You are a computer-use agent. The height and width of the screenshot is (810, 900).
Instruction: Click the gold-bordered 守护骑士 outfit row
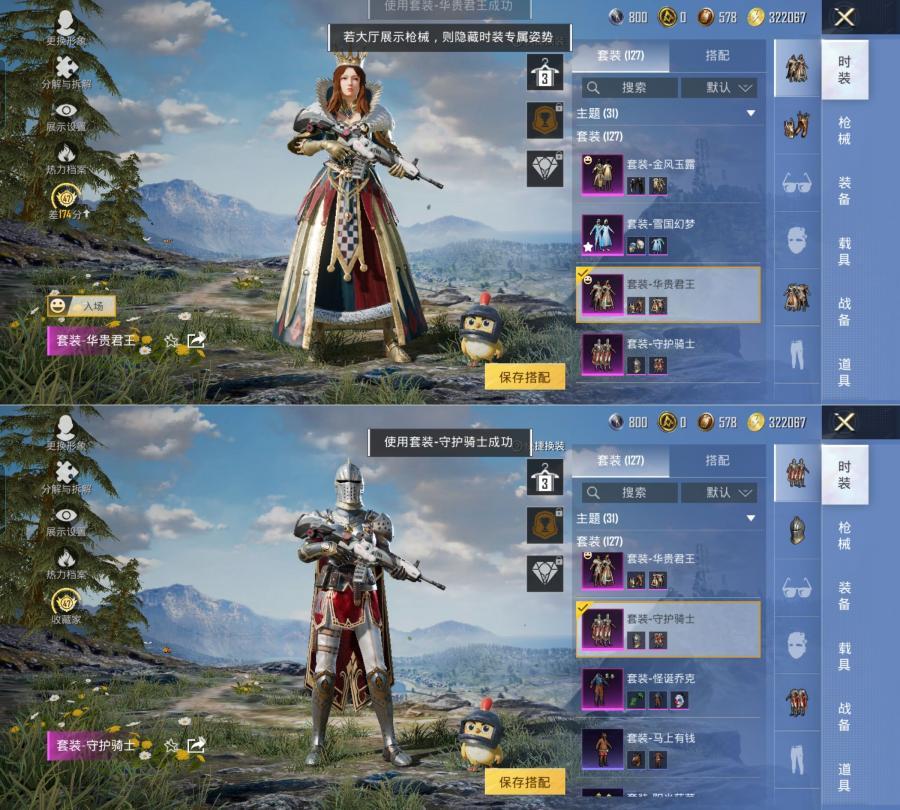pyautogui.click(x=668, y=629)
